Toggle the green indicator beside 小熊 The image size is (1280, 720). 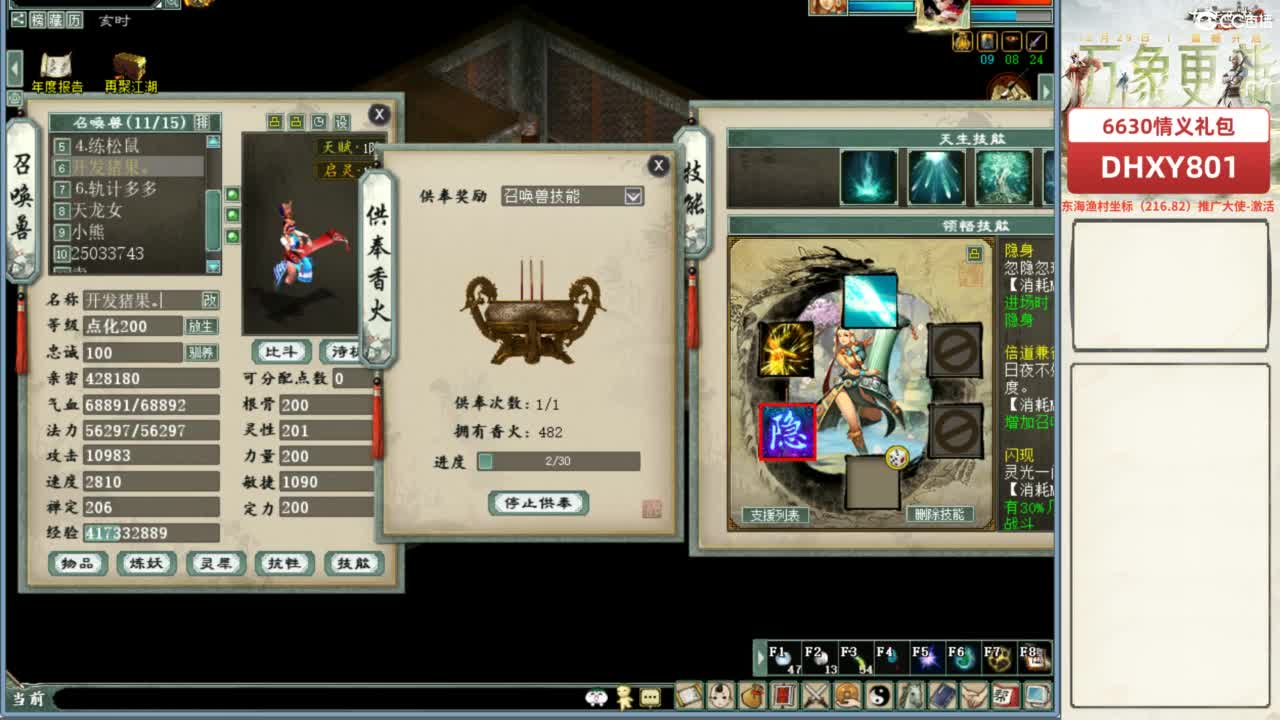click(232, 235)
